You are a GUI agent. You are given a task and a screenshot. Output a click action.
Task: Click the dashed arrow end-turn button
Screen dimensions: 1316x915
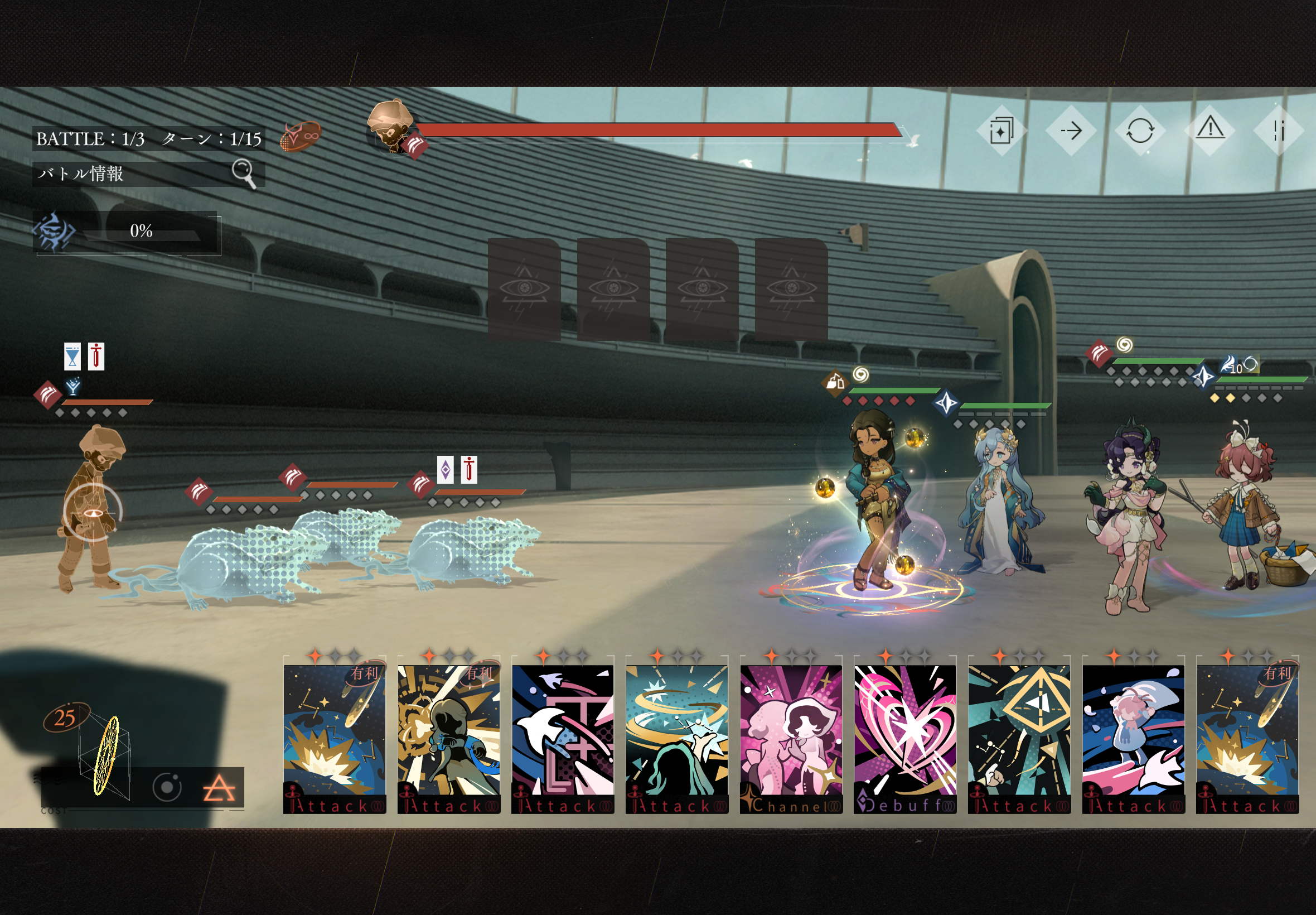(x=1071, y=131)
